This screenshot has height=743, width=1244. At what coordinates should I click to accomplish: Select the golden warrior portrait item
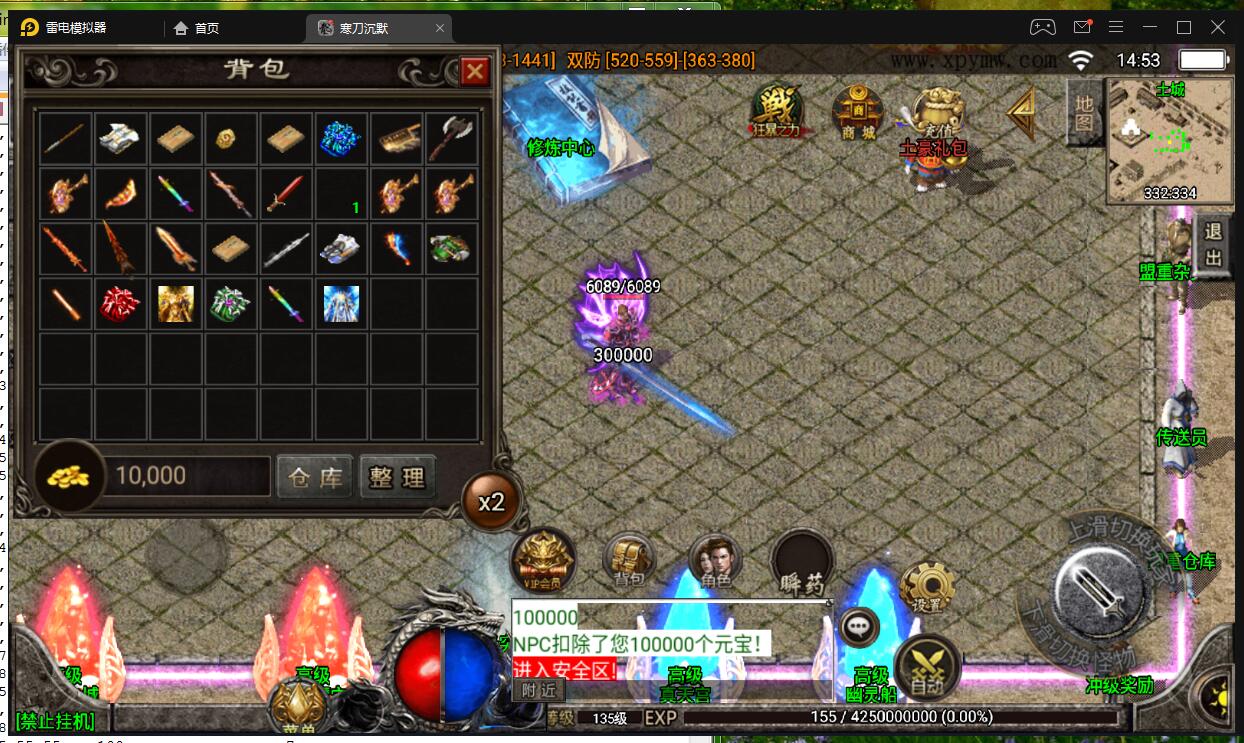[176, 304]
